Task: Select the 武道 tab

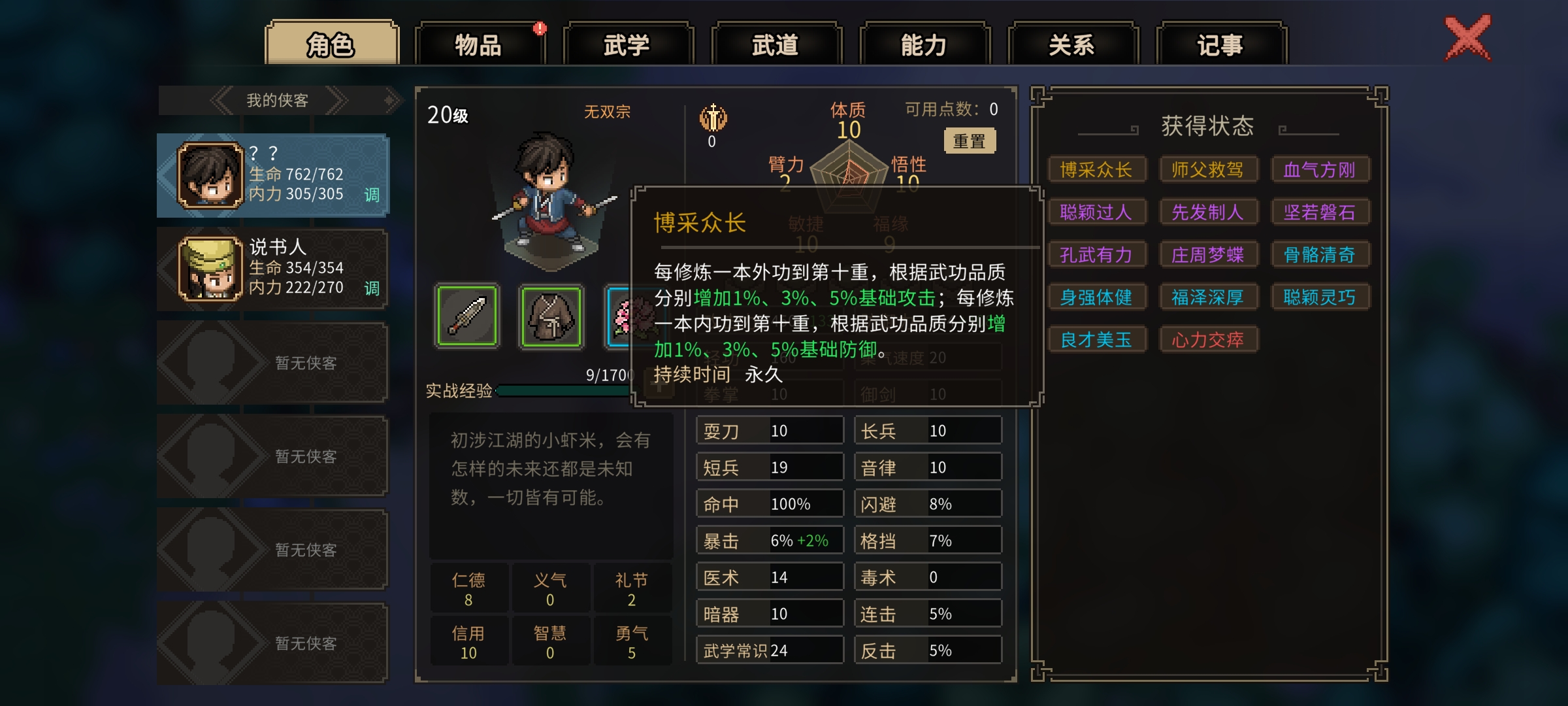Action: point(776,44)
